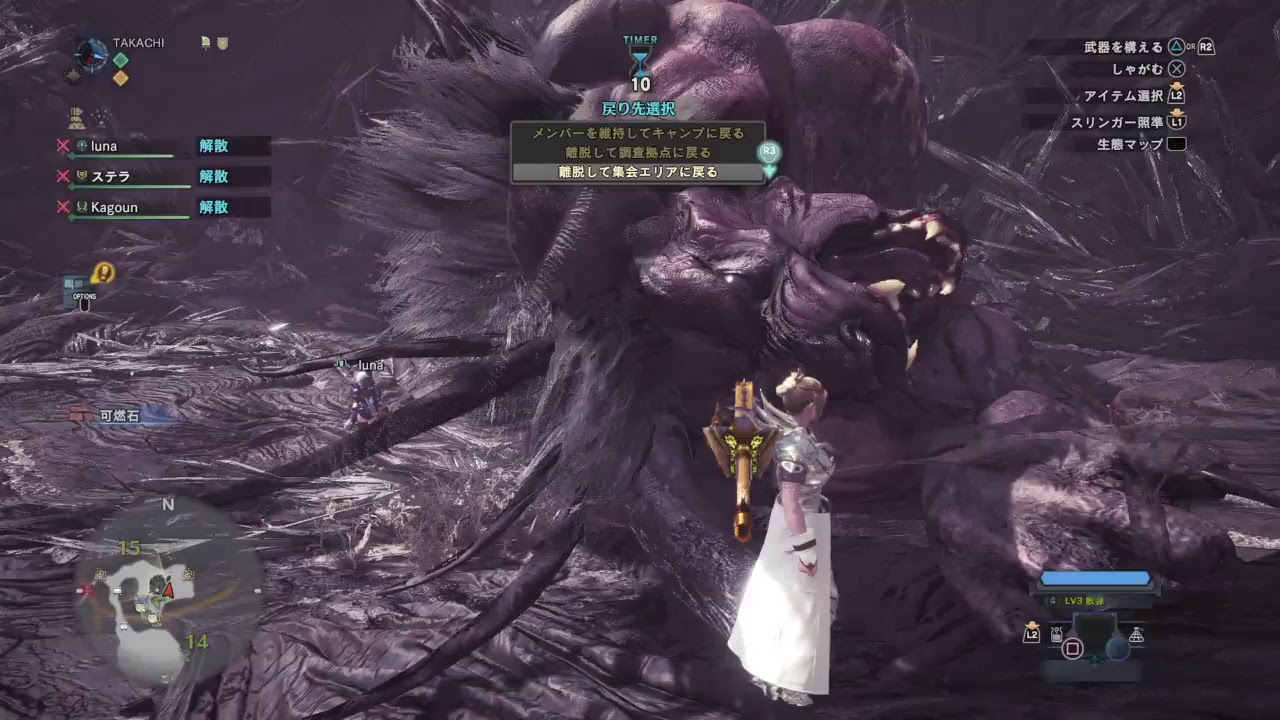This screenshot has width=1280, height=720.
Task: Select luna's hunter class icon
Action: pos(81,146)
